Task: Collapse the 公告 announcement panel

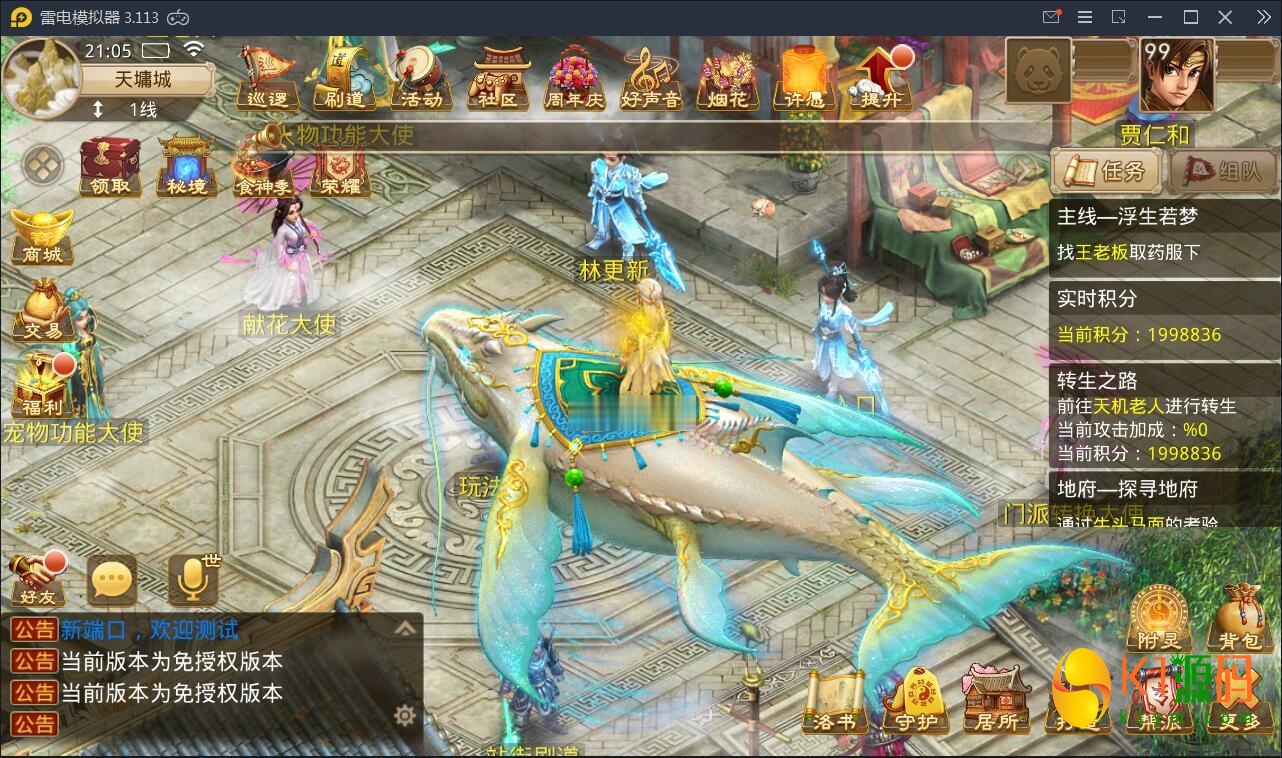Action: tap(406, 628)
